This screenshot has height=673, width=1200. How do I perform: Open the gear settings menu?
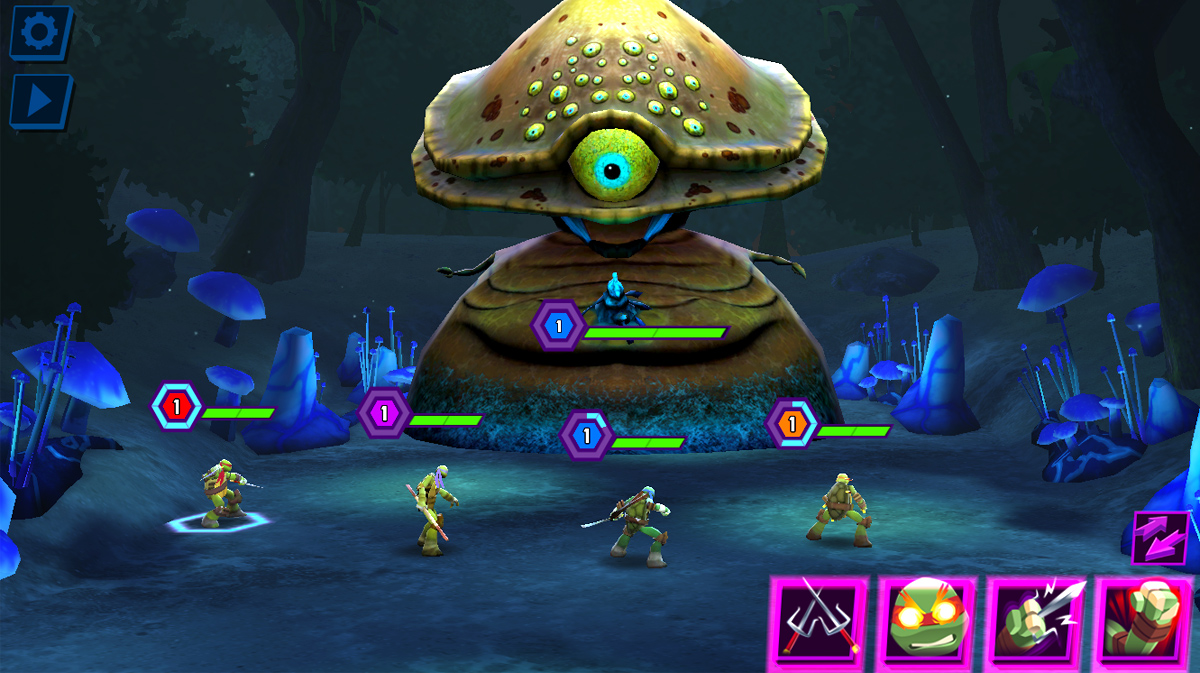[40, 33]
